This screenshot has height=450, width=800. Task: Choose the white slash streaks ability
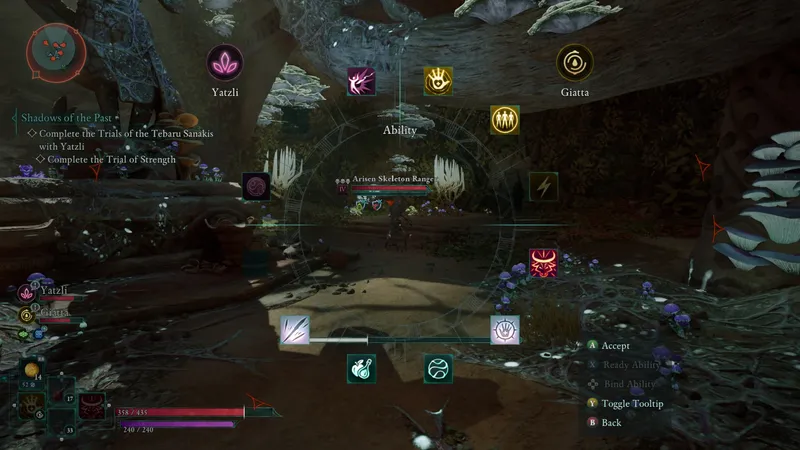coord(294,329)
